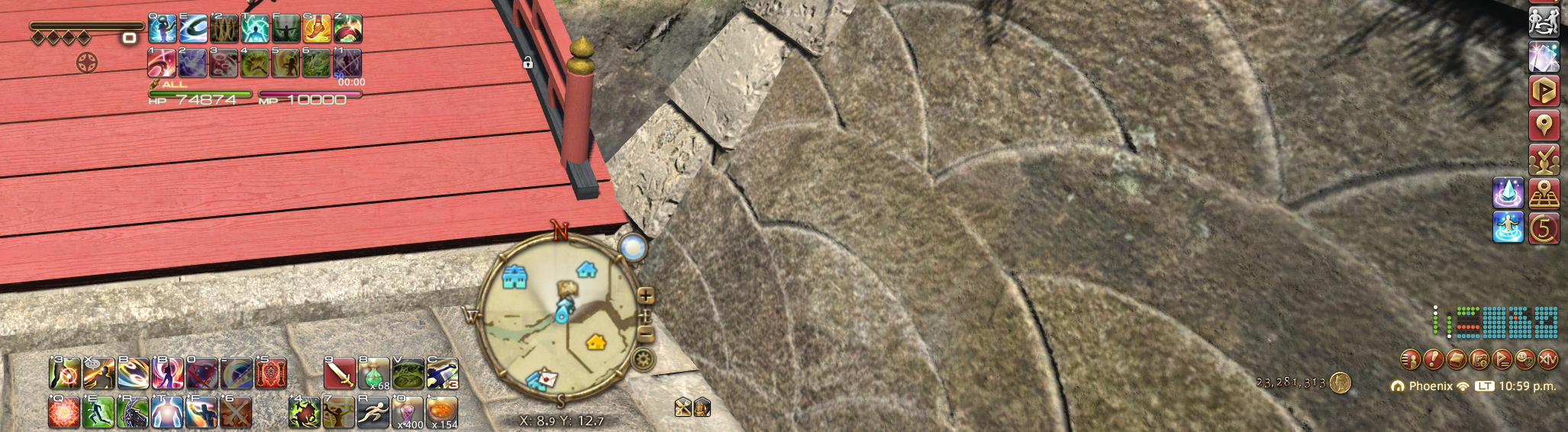Eat the orange food item stack of 154
The image size is (1568, 432).
click(443, 413)
